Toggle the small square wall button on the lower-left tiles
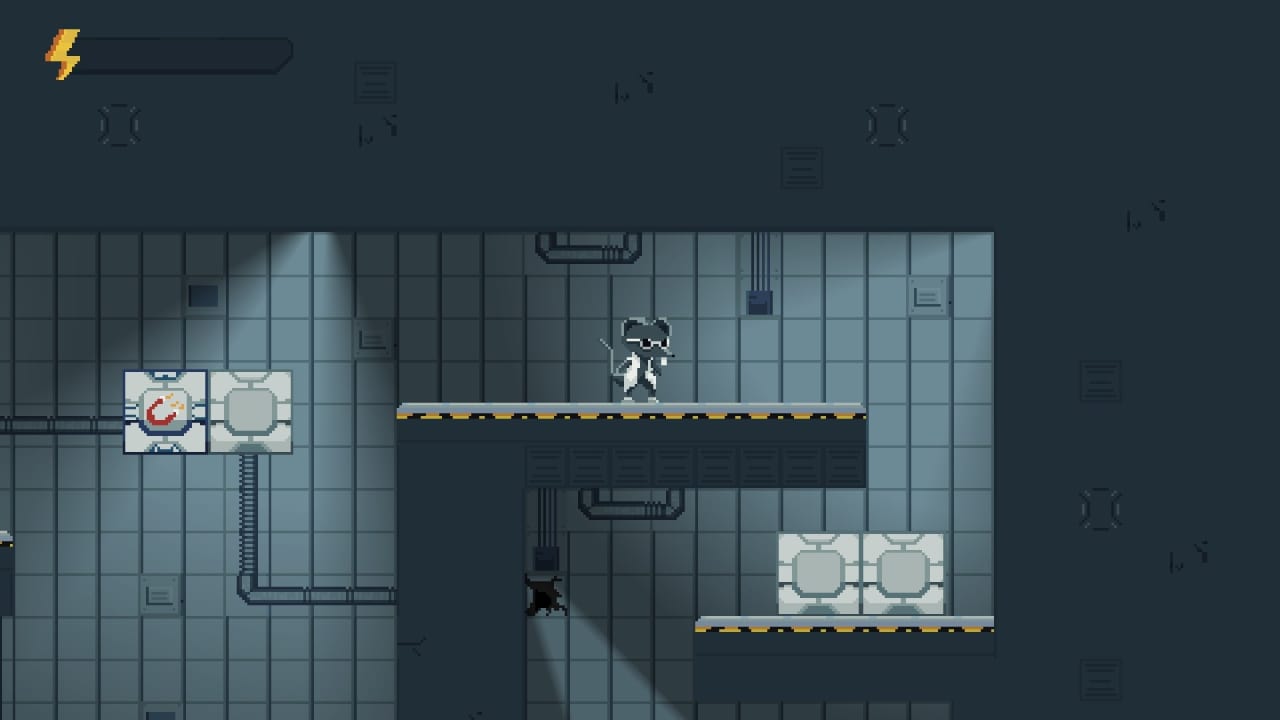Viewport: 1280px width, 720px height. point(158,595)
